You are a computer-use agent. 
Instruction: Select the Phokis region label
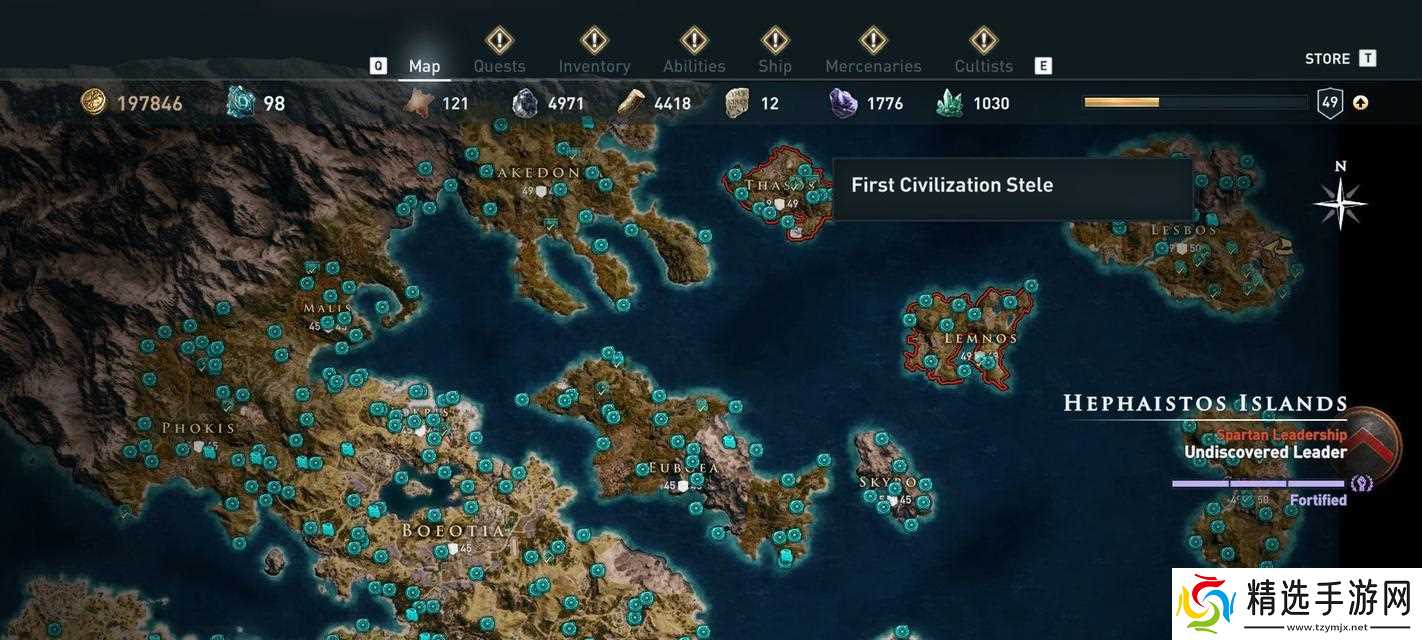tap(198, 428)
